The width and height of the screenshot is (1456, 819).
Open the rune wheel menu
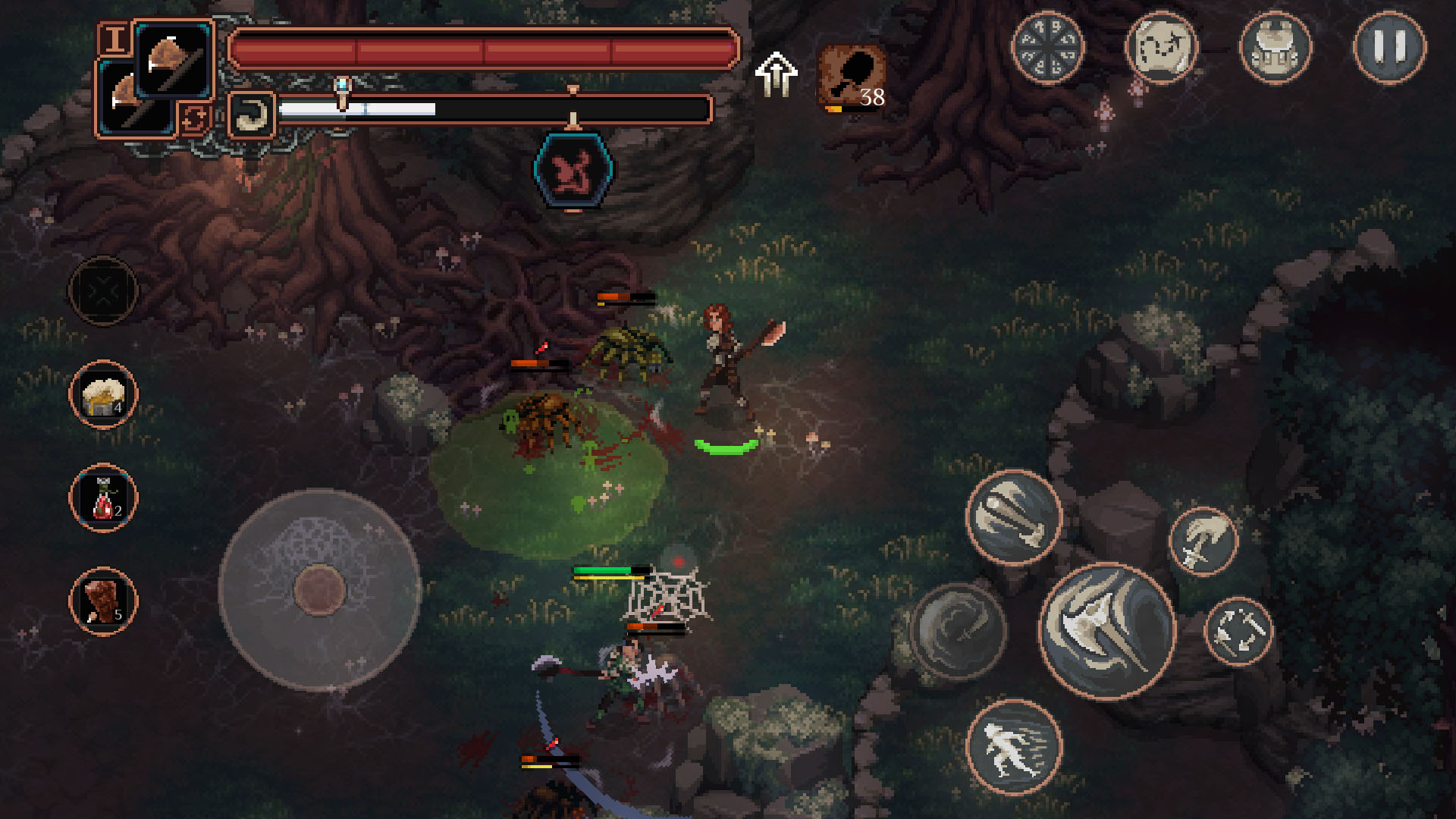pos(1048,48)
